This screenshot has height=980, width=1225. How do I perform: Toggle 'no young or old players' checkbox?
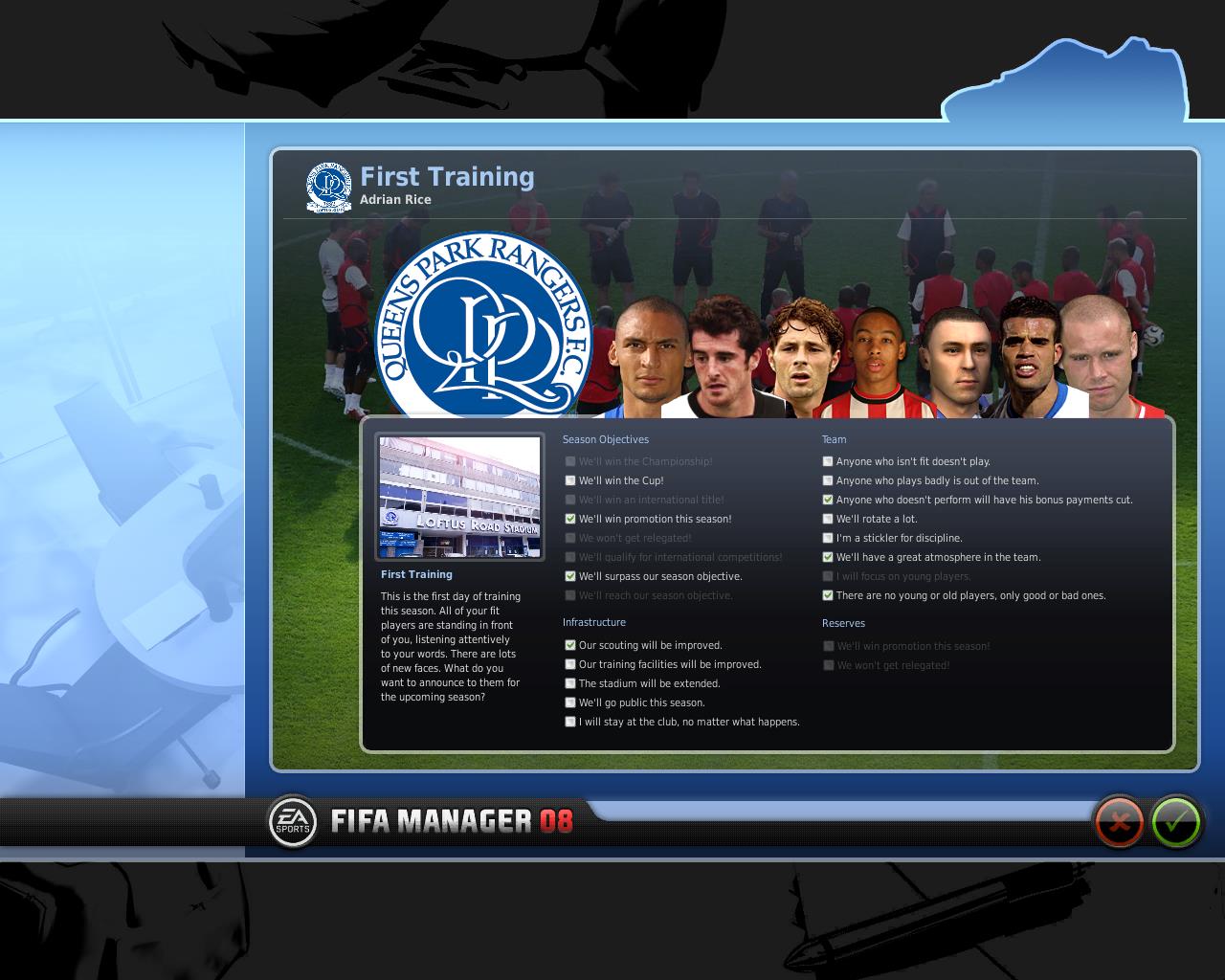coord(828,595)
